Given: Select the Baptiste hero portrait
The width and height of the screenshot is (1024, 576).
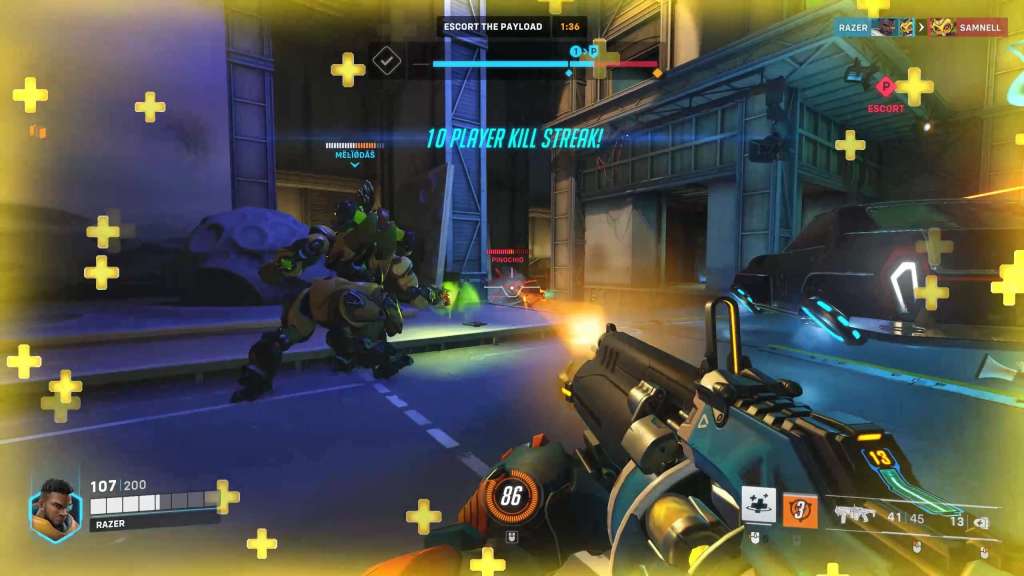Looking at the screenshot, I should 54,510.
